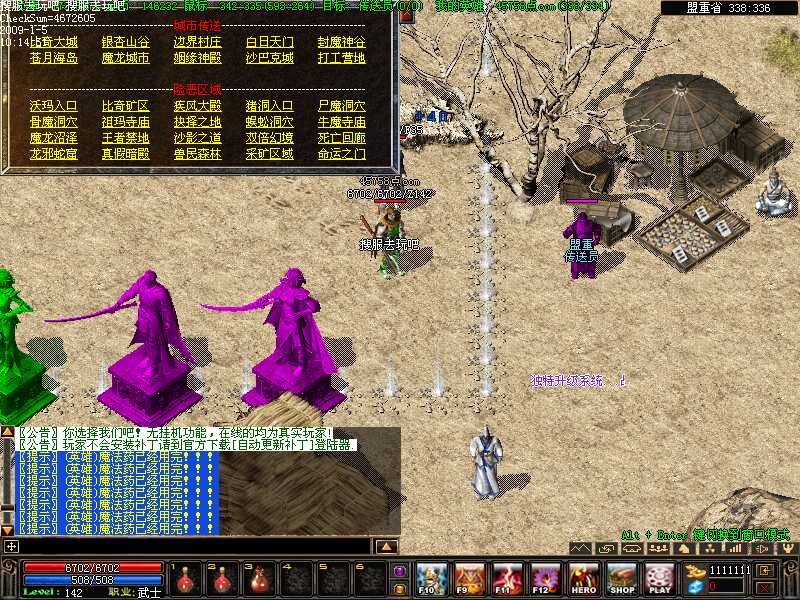Use the red potion in belt slot 1
Image resolution: width=800 pixels, height=600 pixels.
[188, 578]
